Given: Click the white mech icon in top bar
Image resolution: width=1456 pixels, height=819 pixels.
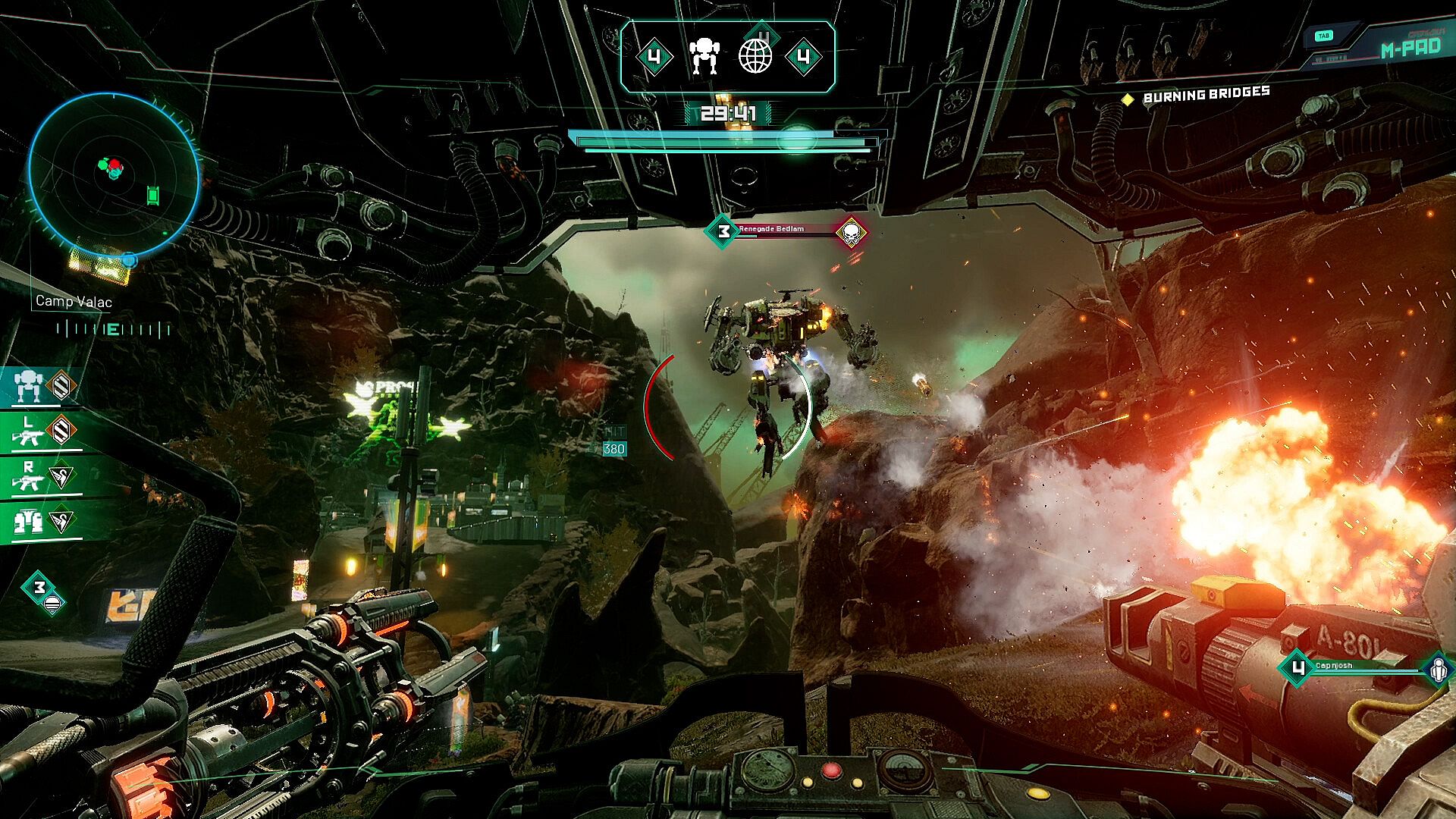Looking at the screenshot, I should (x=704, y=57).
